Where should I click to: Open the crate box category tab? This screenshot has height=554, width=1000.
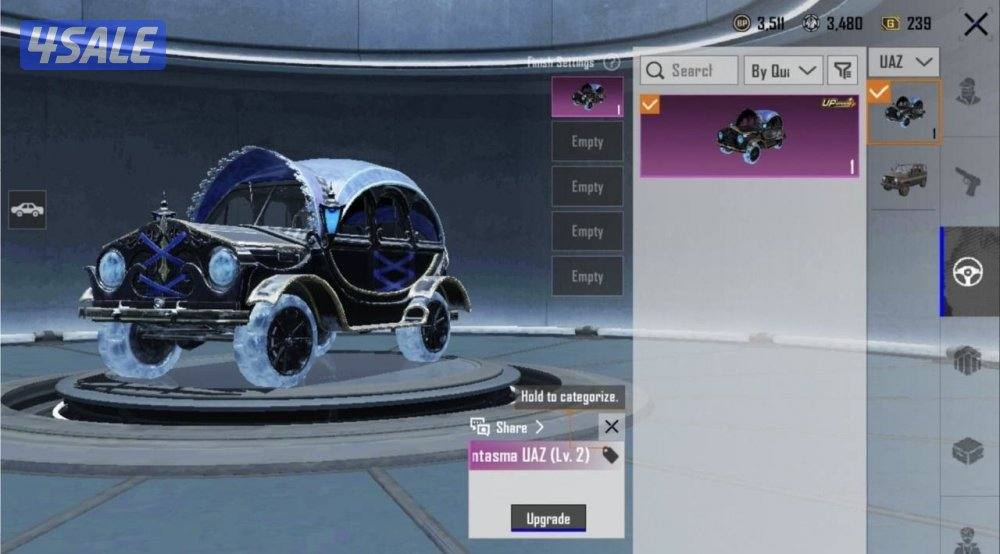coord(968,450)
